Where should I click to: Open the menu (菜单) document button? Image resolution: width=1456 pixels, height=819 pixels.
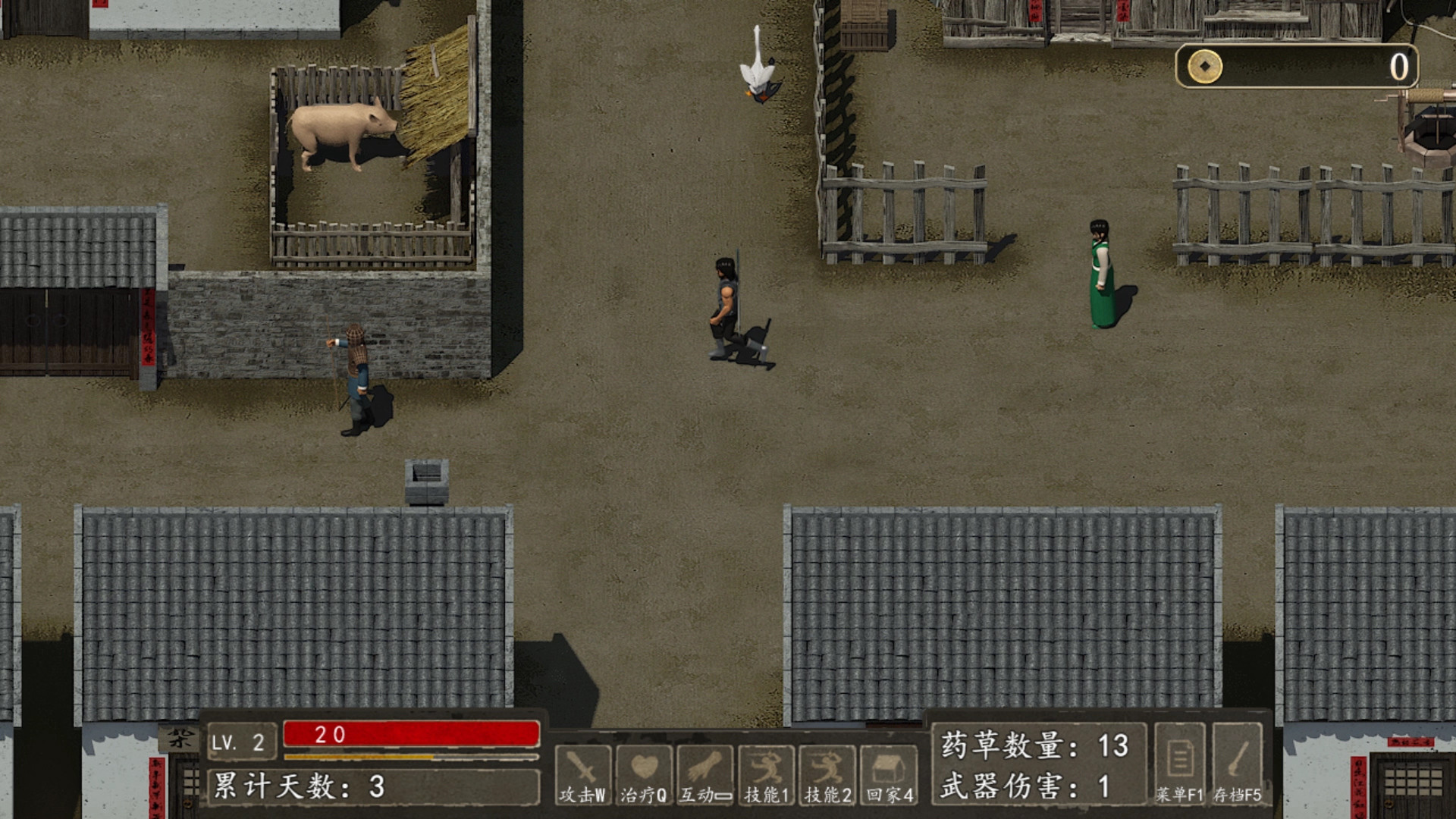tap(1179, 762)
